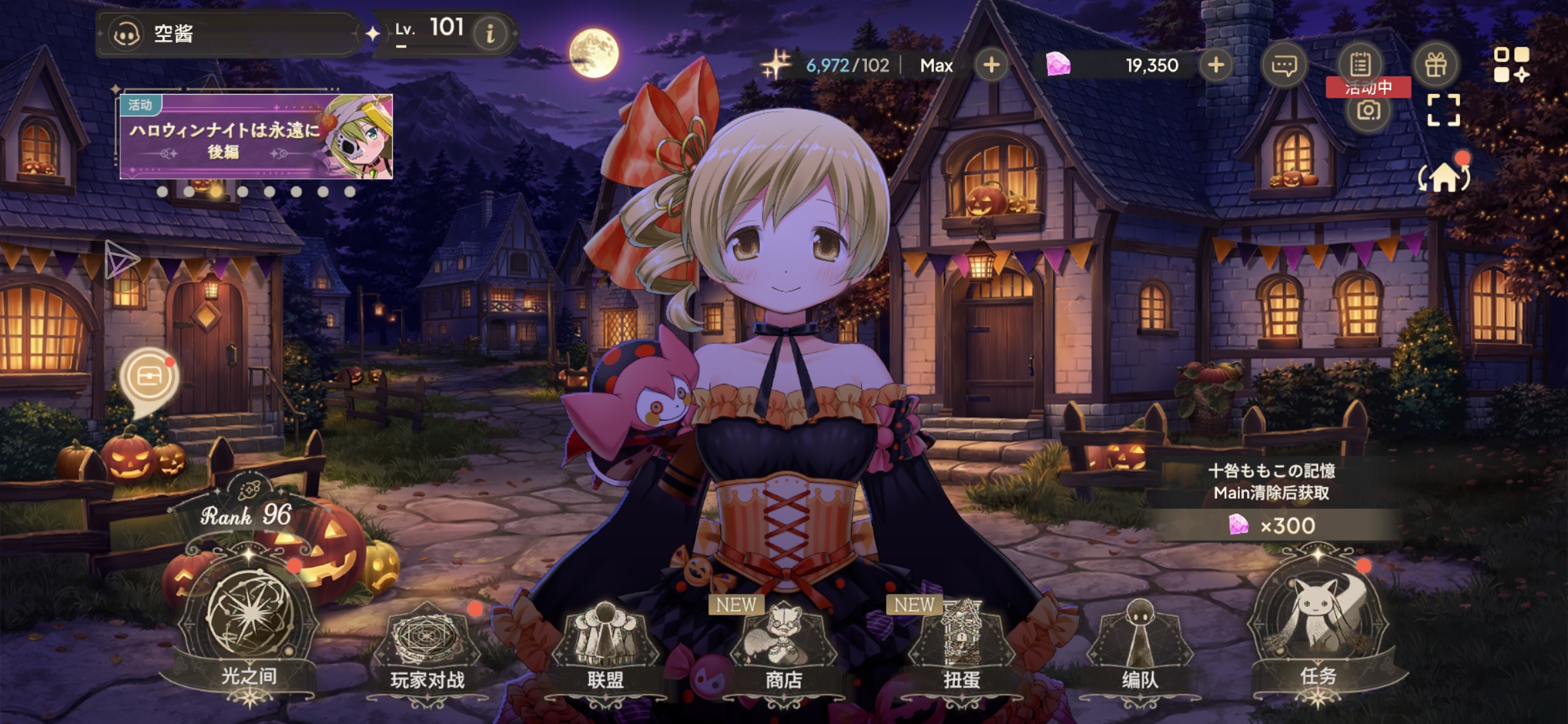Open the Halloween event banner

pyautogui.click(x=256, y=137)
